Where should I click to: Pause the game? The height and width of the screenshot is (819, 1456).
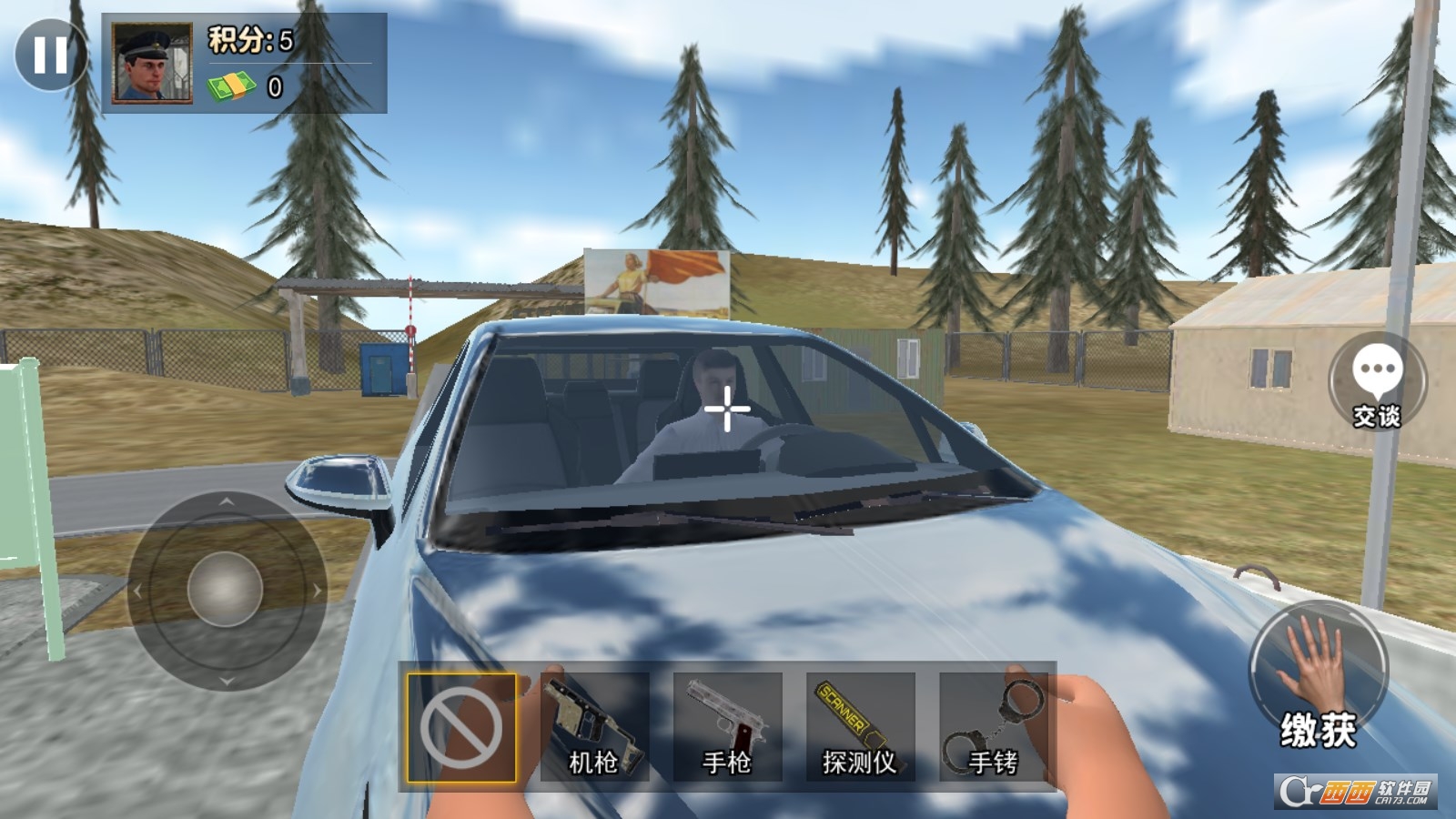coord(51,55)
